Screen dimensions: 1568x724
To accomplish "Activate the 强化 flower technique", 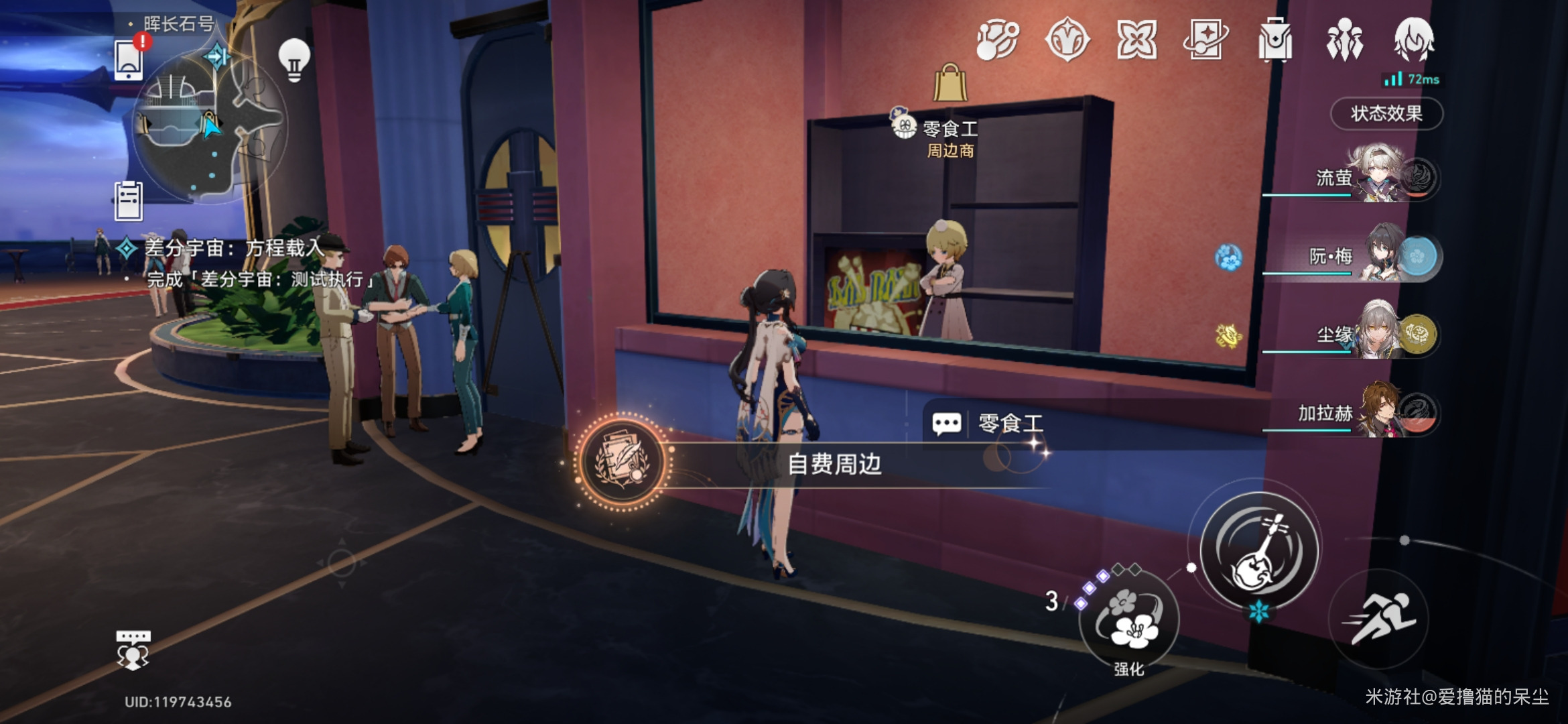I will coord(1129,620).
